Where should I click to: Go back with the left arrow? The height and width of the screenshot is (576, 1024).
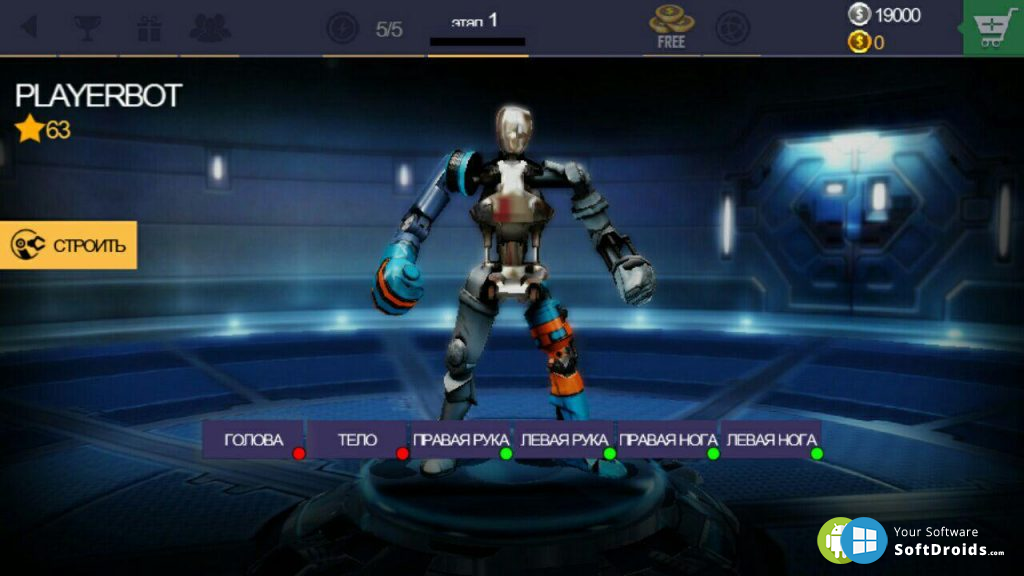pos(29,27)
